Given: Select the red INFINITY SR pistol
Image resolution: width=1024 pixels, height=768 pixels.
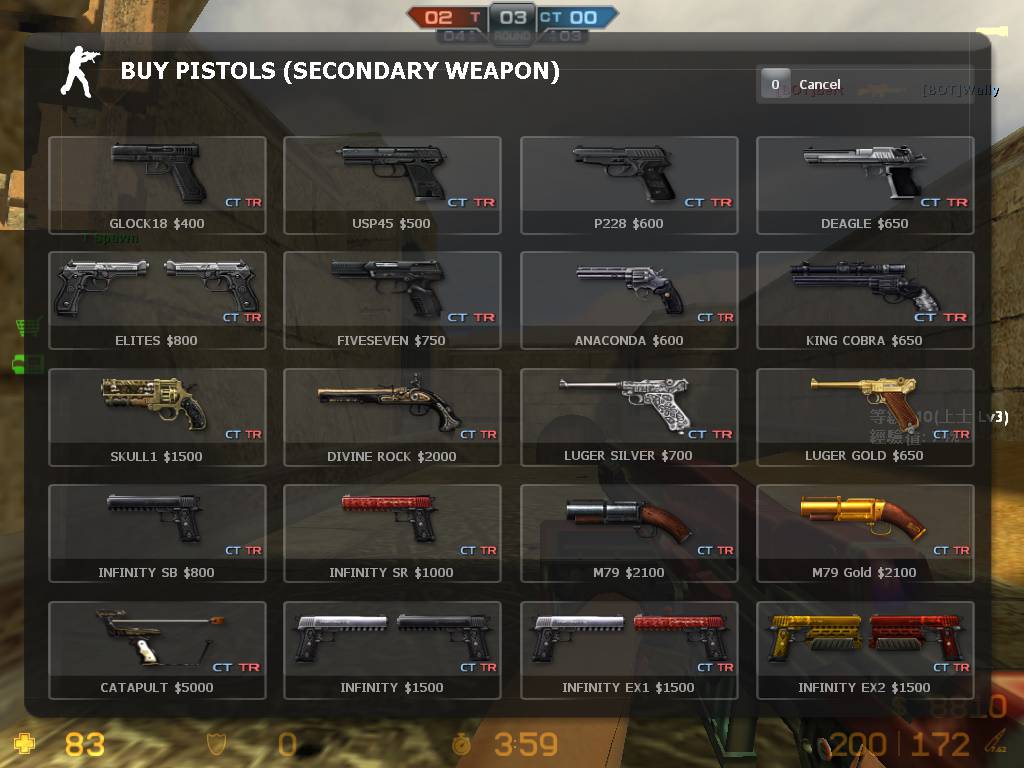Looking at the screenshot, I should point(392,533).
